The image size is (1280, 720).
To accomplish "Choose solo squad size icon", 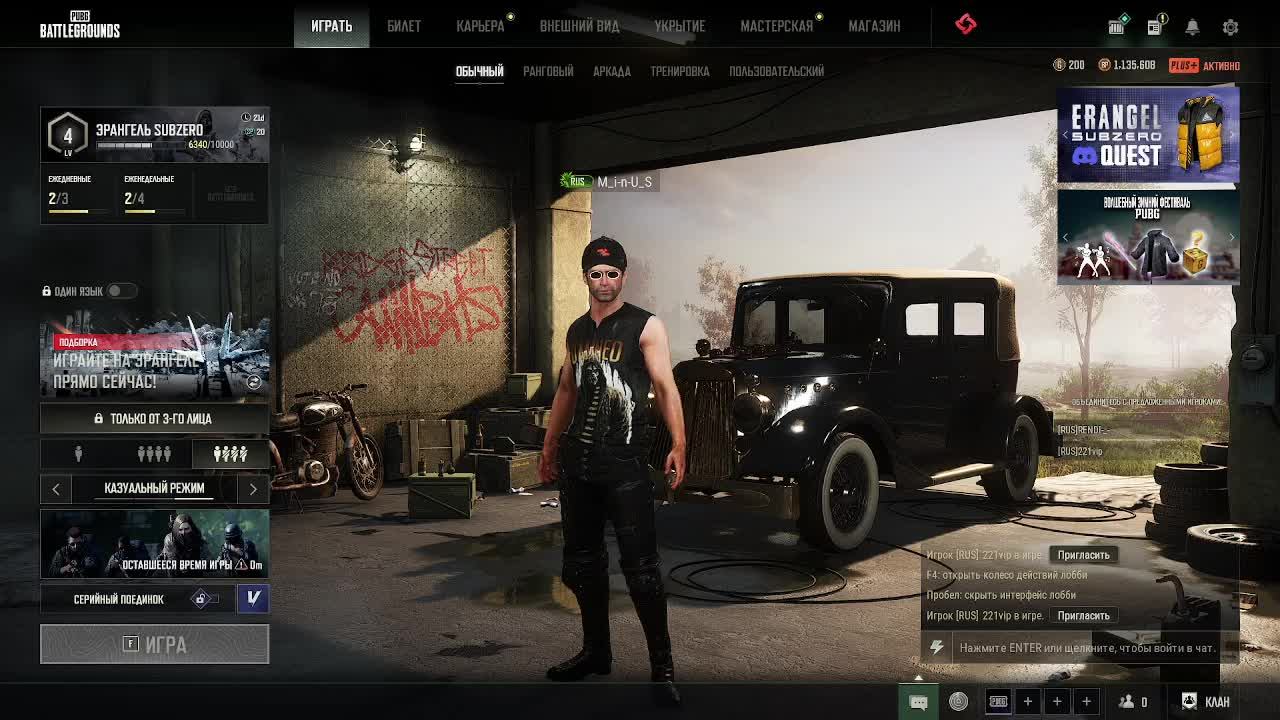I will tap(78, 454).
